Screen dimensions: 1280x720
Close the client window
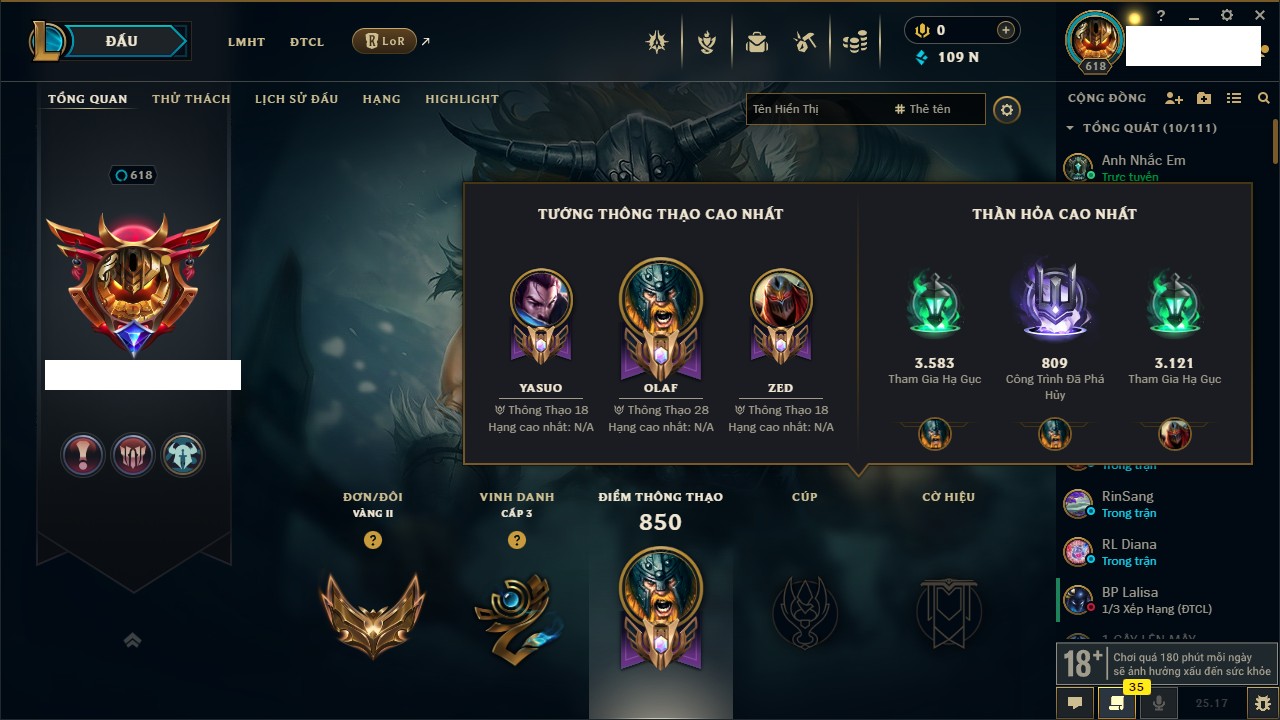[x=1258, y=16]
